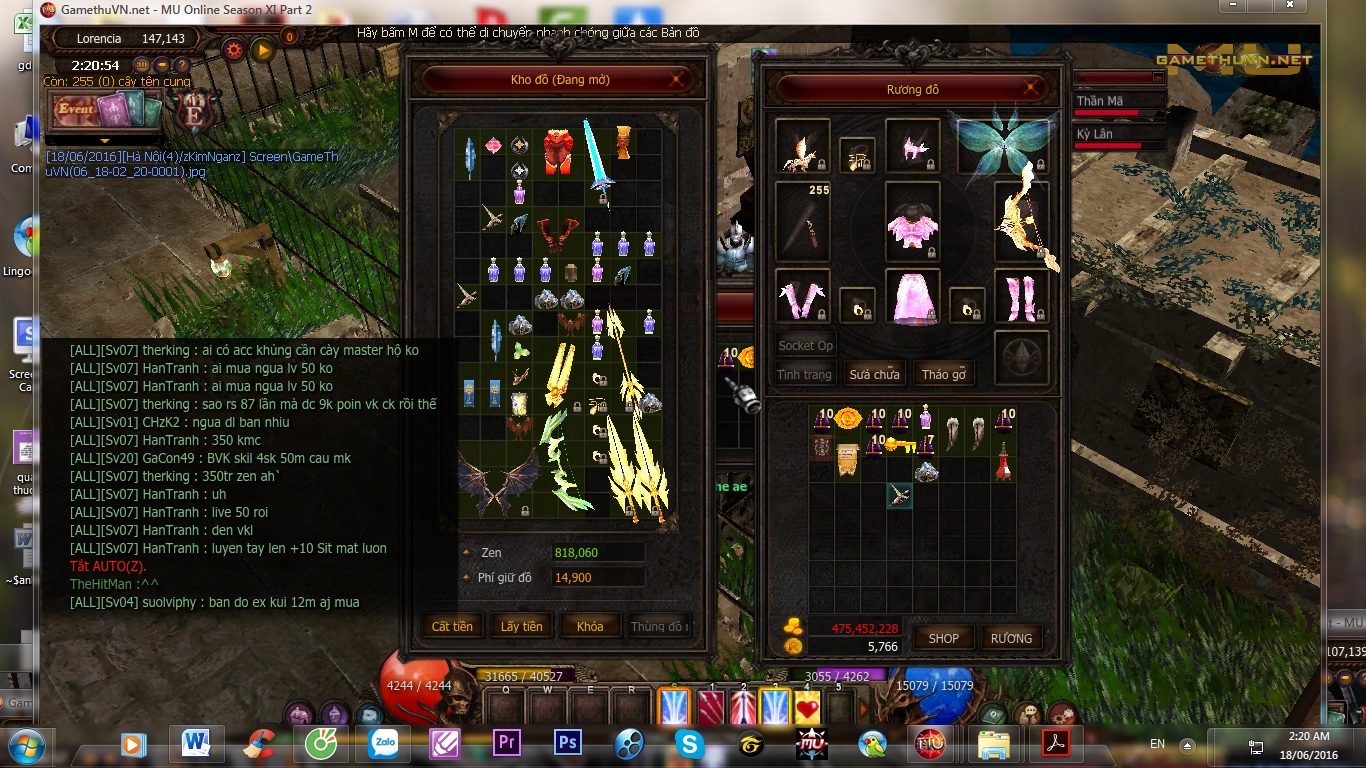This screenshot has height=768, width=1366.
Task: Click the Cất tiền deposit button
Action: tap(452, 626)
